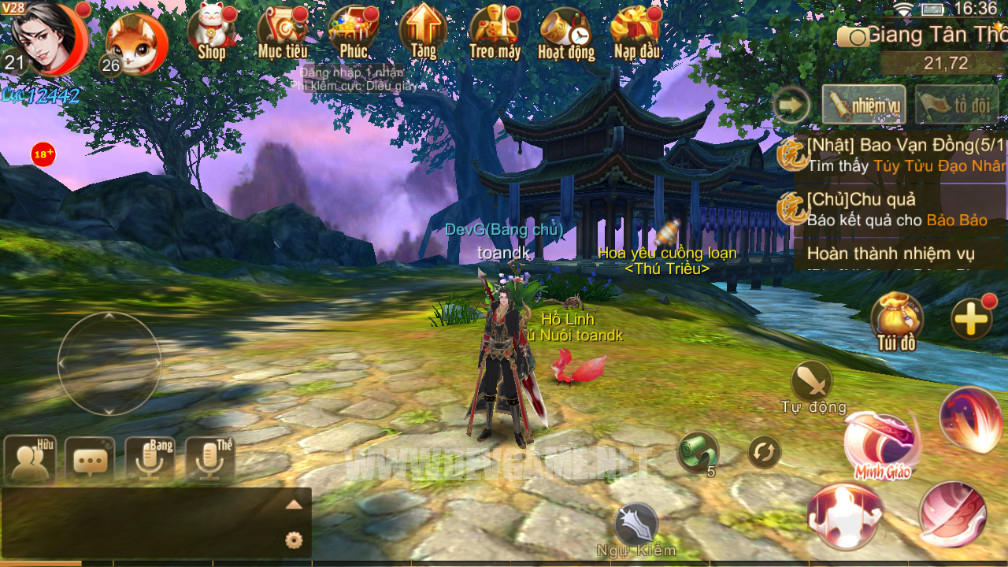This screenshot has height=567, width=1008.
Task: Open the Tăng upgrade arrow menu
Action: [x=423, y=30]
